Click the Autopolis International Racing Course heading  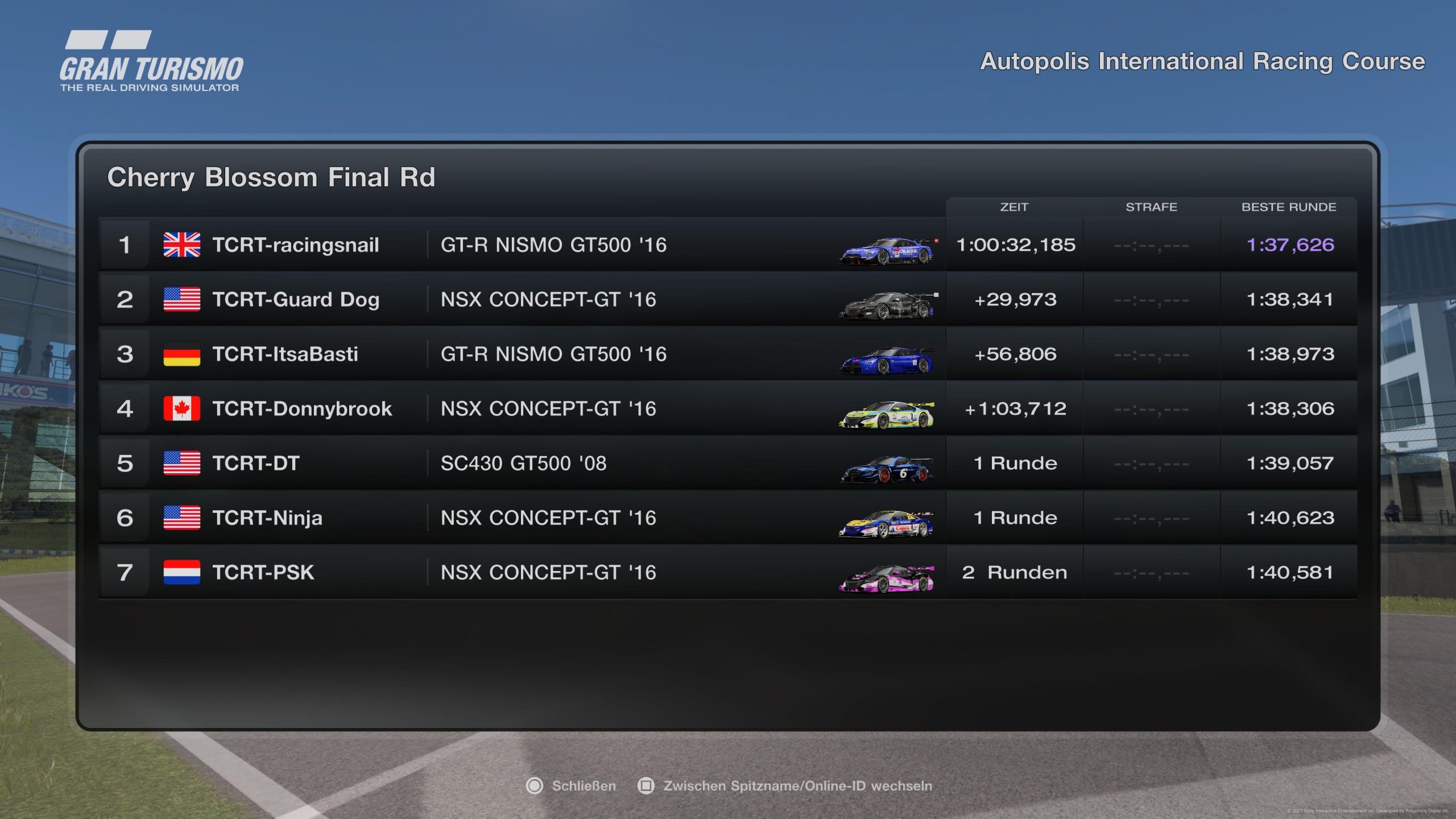tap(1203, 60)
